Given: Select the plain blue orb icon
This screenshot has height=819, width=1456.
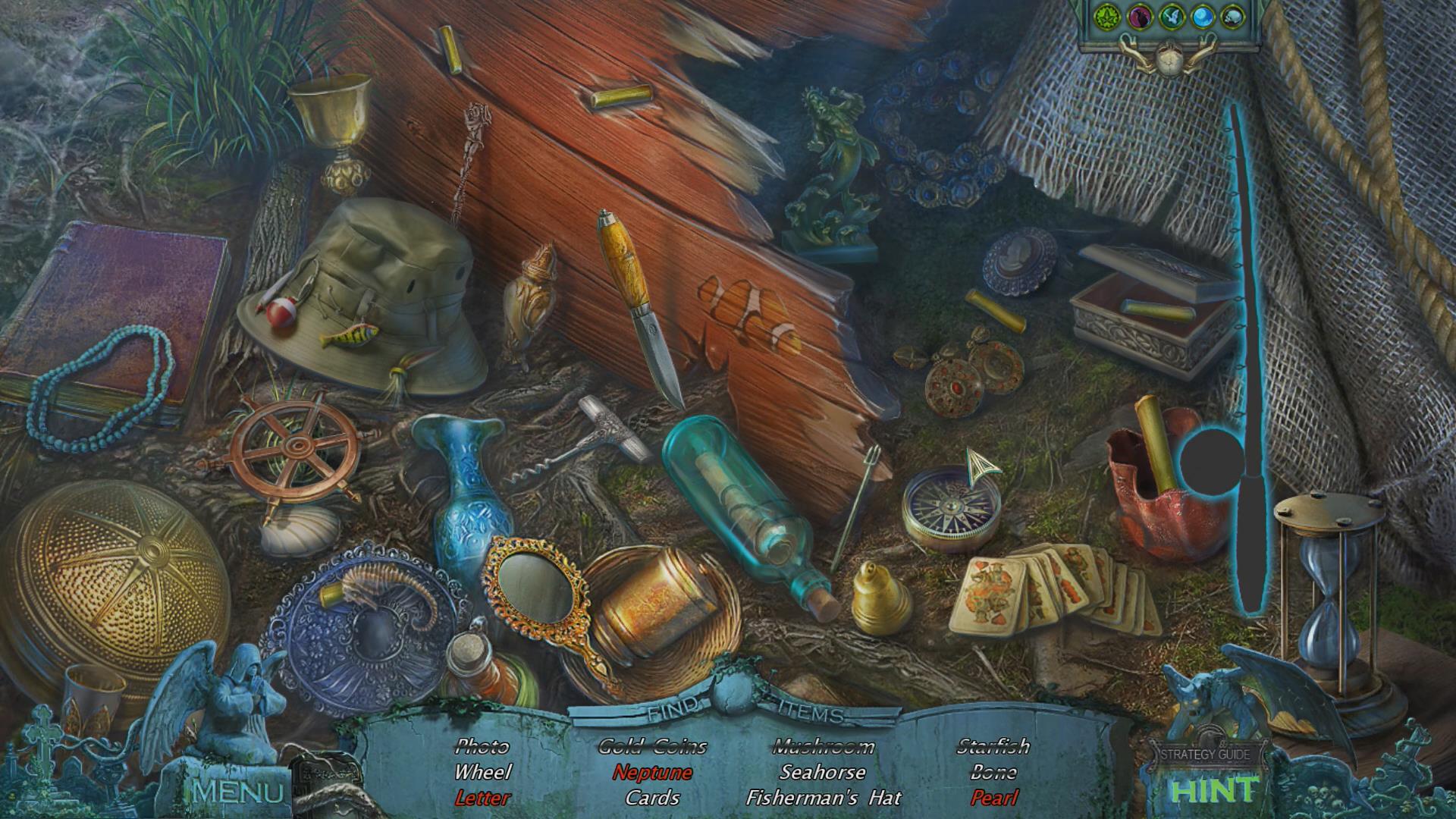Looking at the screenshot, I should [1203, 17].
